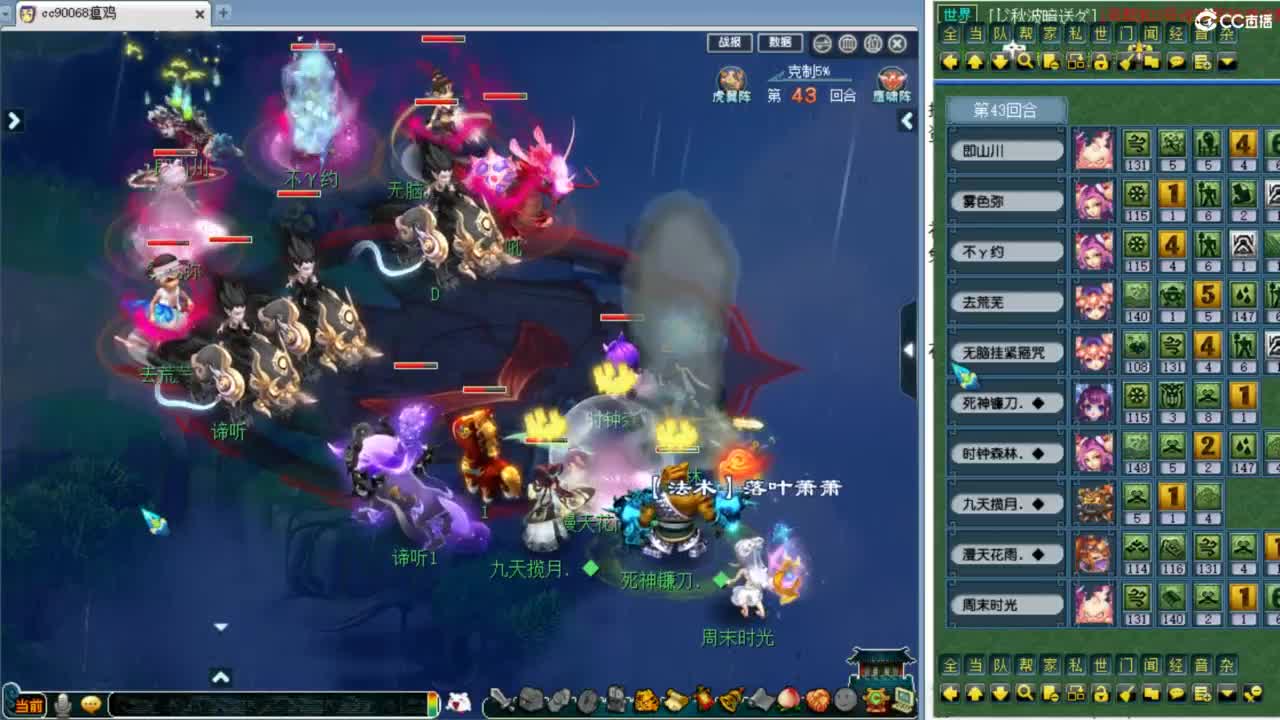Open the yellow dropdown arrow in the chat toolbar
The height and width of the screenshot is (720, 1280).
pos(1228,61)
